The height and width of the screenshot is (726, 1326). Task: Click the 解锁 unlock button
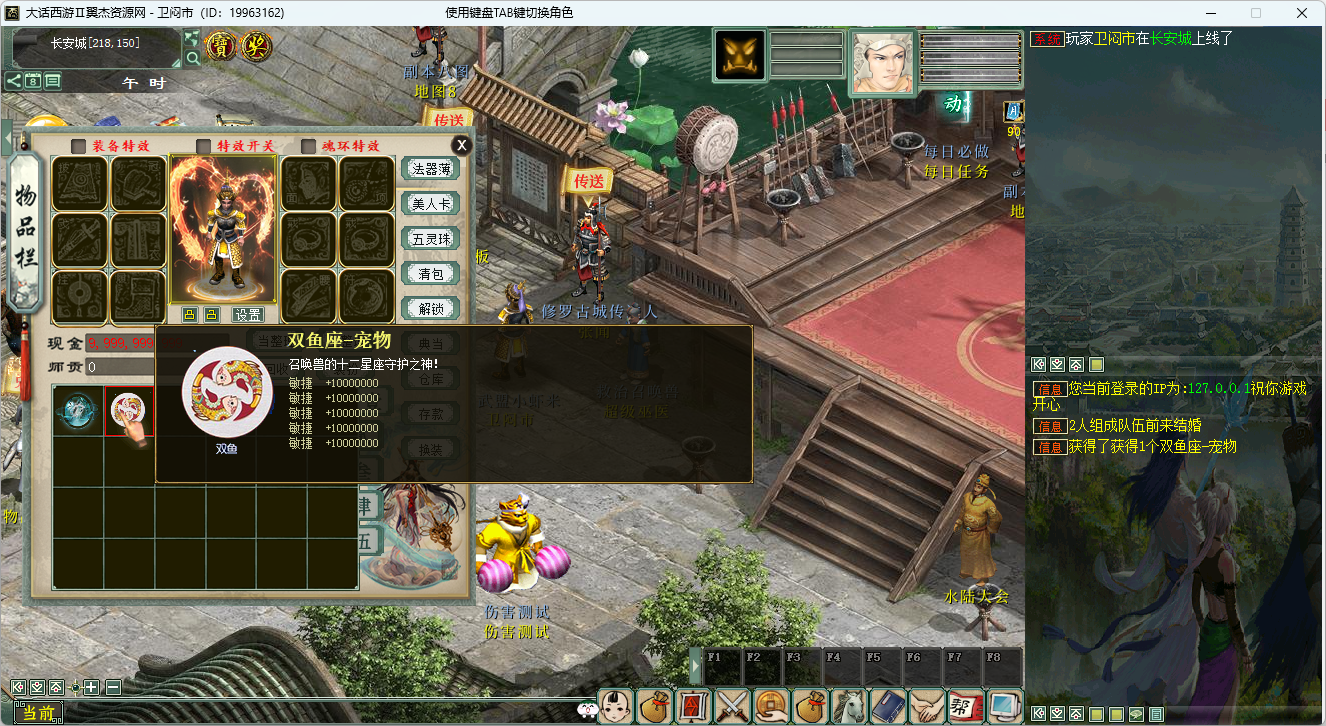coord(430,309)
